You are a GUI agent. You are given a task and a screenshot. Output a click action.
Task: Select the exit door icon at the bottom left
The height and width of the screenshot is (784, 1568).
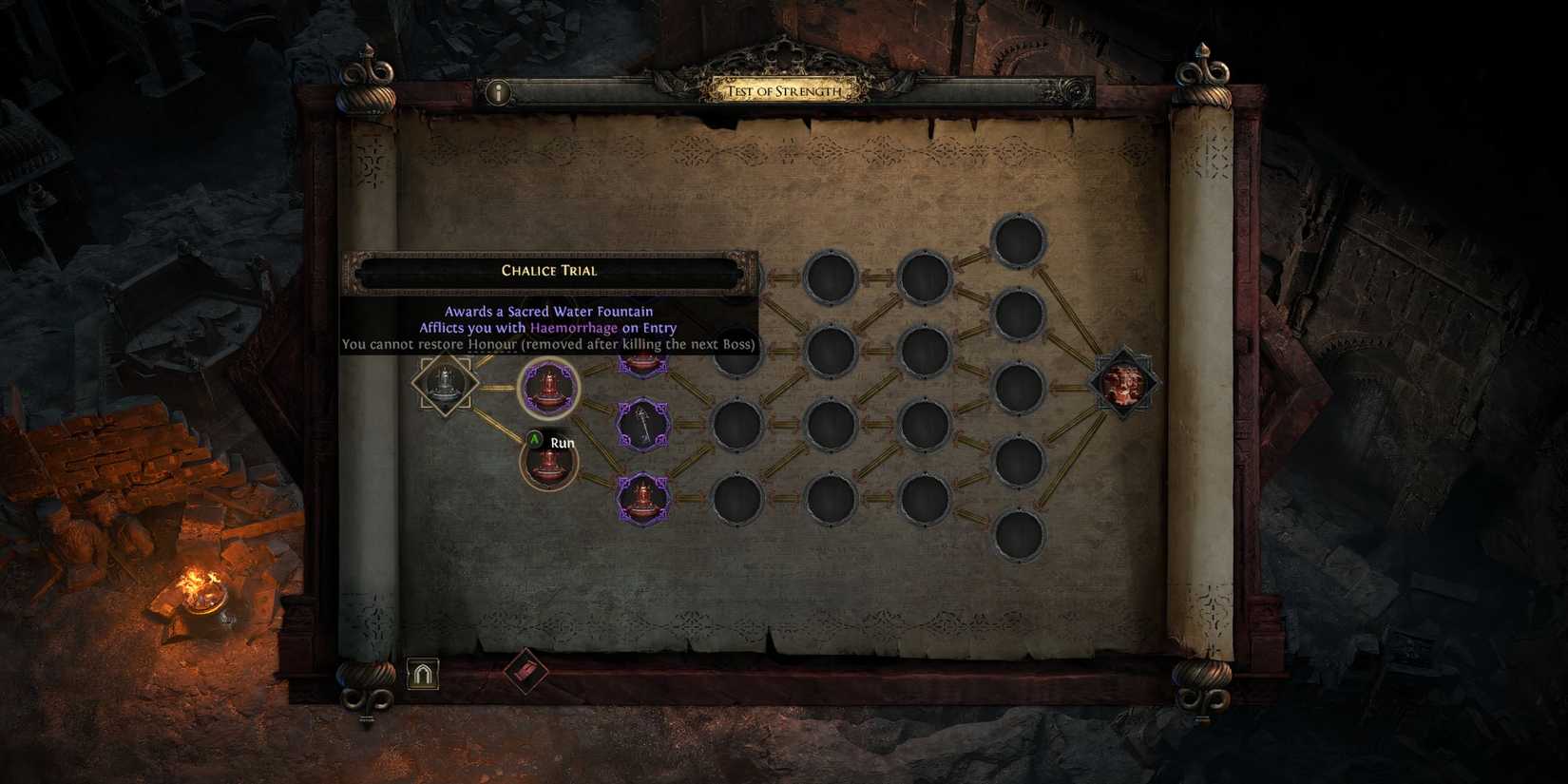(424, 673)
